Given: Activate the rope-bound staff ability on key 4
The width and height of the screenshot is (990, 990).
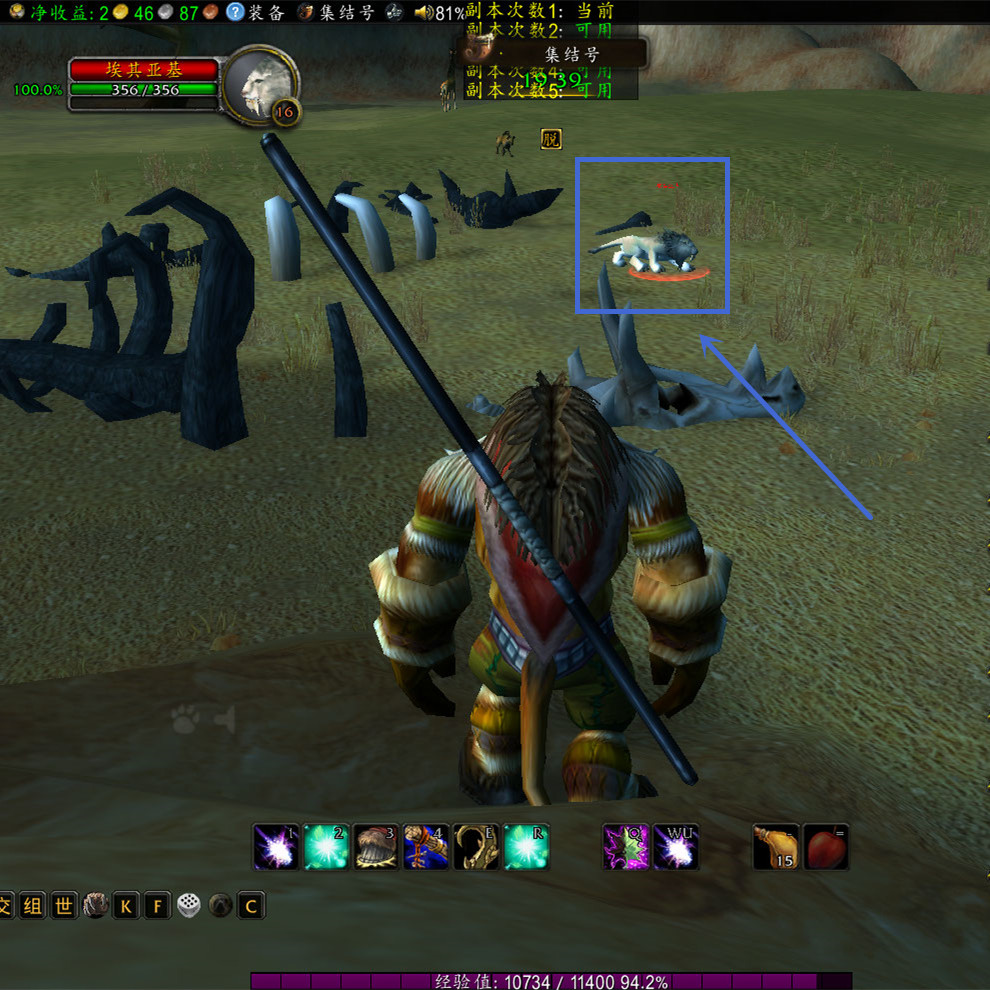Looking at the screenshot, I should (426, 847).
